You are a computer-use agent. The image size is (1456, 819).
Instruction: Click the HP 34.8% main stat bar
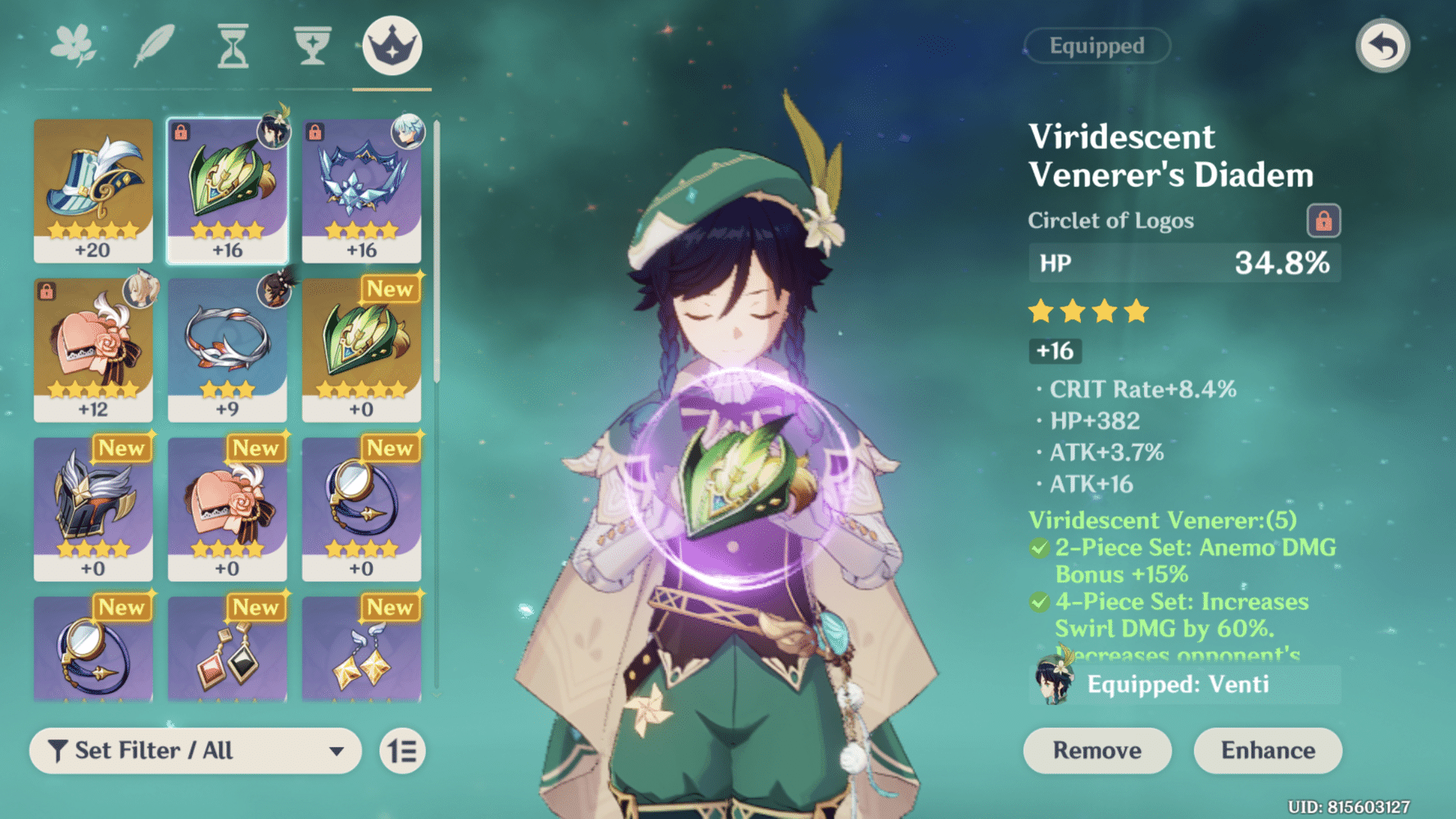pos(1184,263)
